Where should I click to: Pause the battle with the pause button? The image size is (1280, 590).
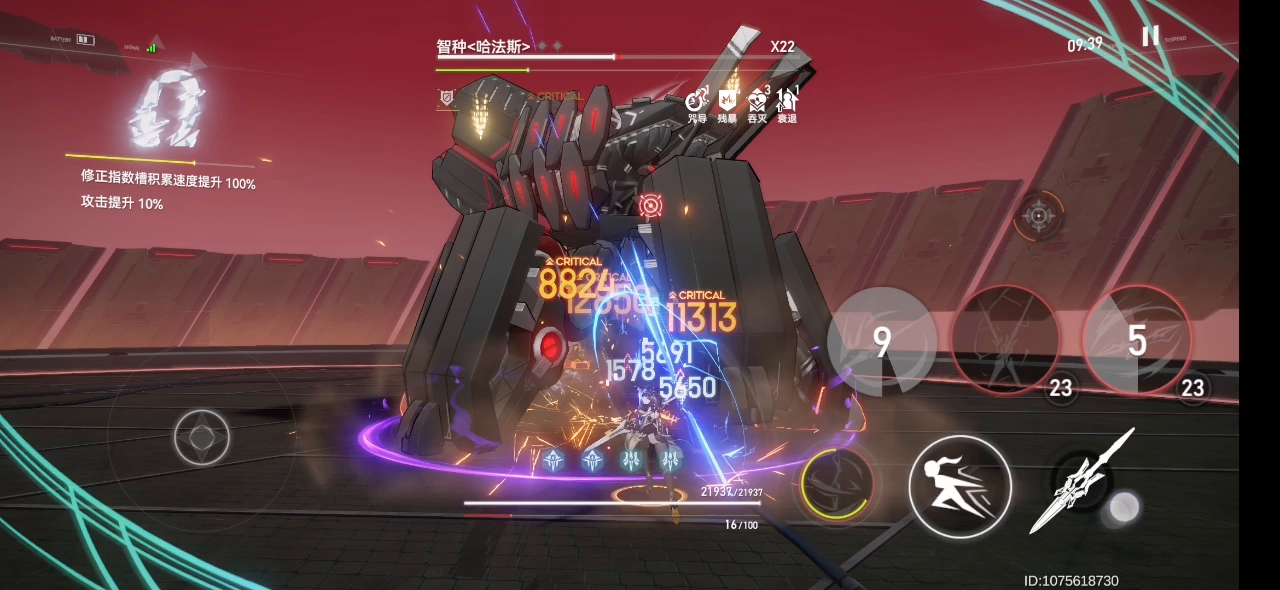tap(1150, 36)
